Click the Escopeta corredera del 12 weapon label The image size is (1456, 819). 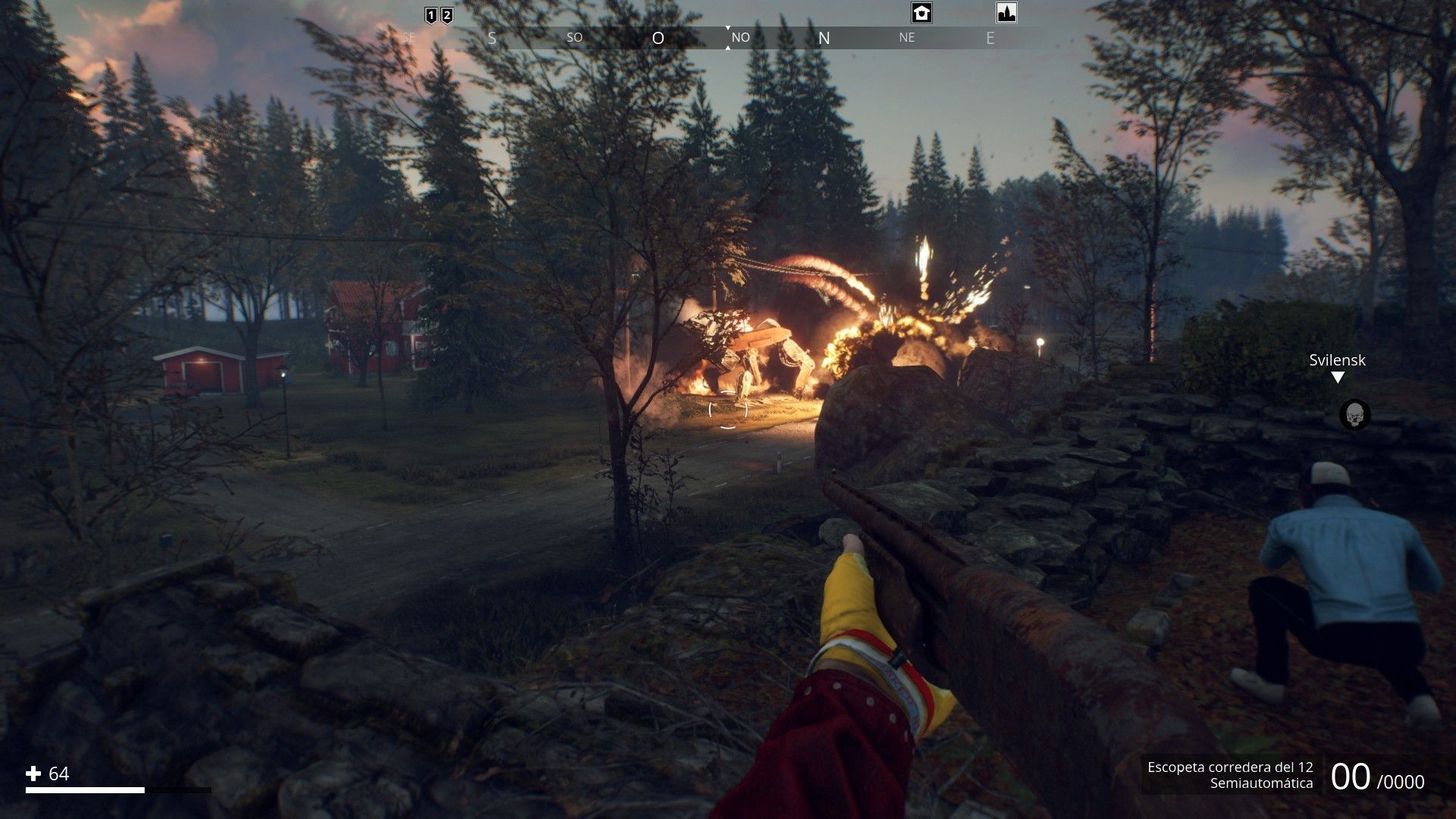pyautogui.click(x=1230, y=767)
